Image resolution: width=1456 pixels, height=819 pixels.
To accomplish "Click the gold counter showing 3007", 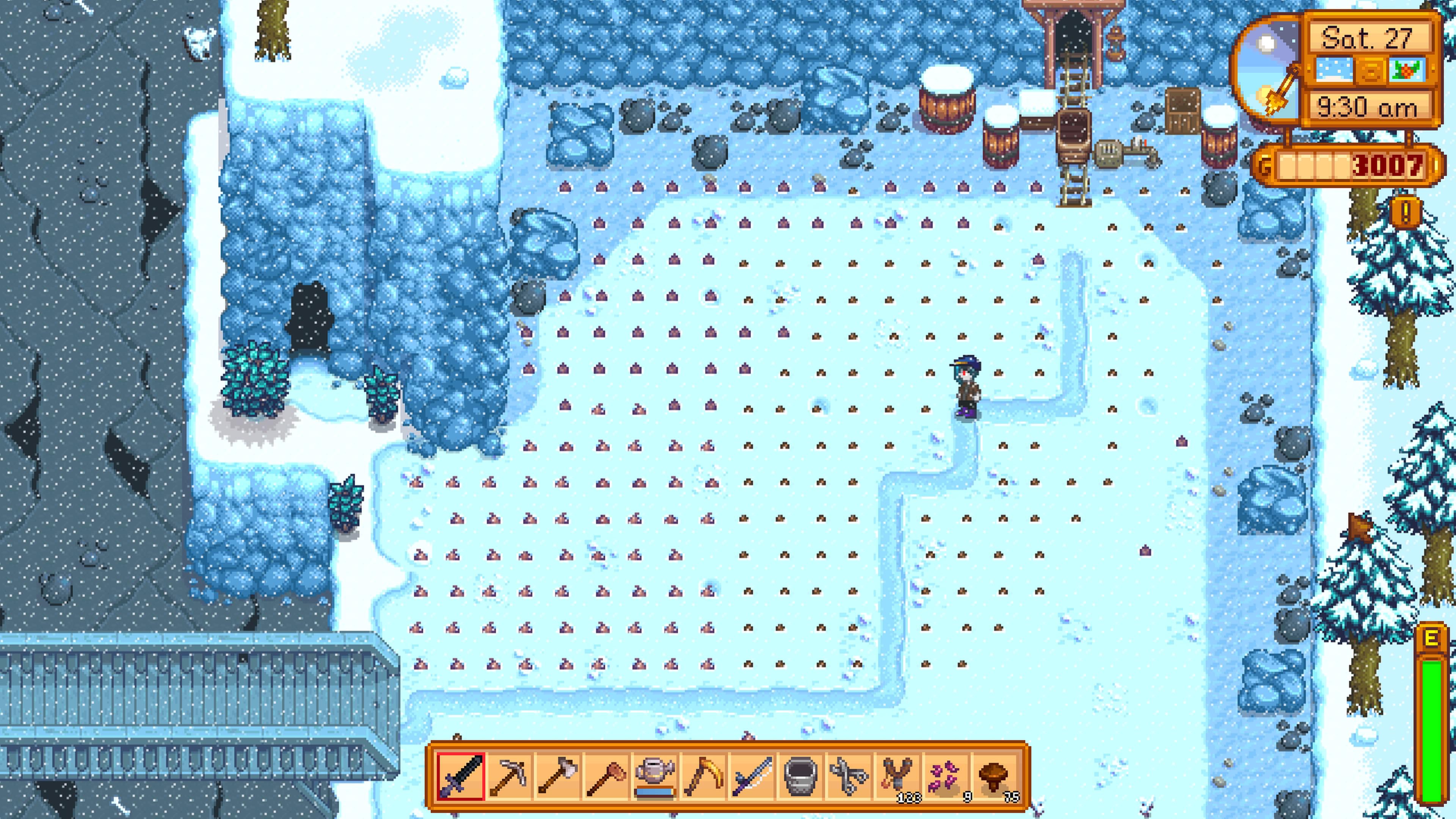I will 1368,165.
